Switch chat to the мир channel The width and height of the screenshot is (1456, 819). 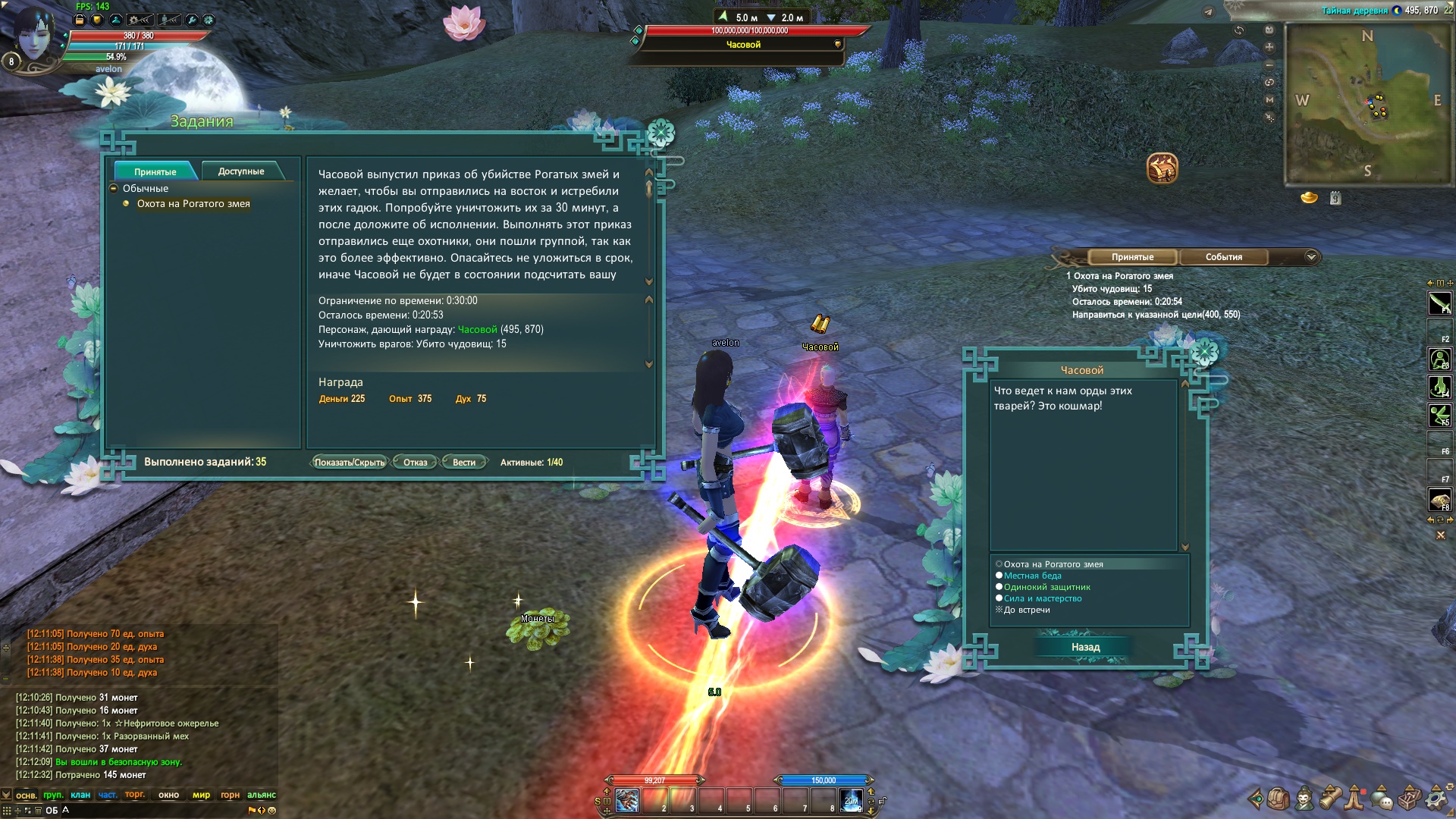[201, 795]
